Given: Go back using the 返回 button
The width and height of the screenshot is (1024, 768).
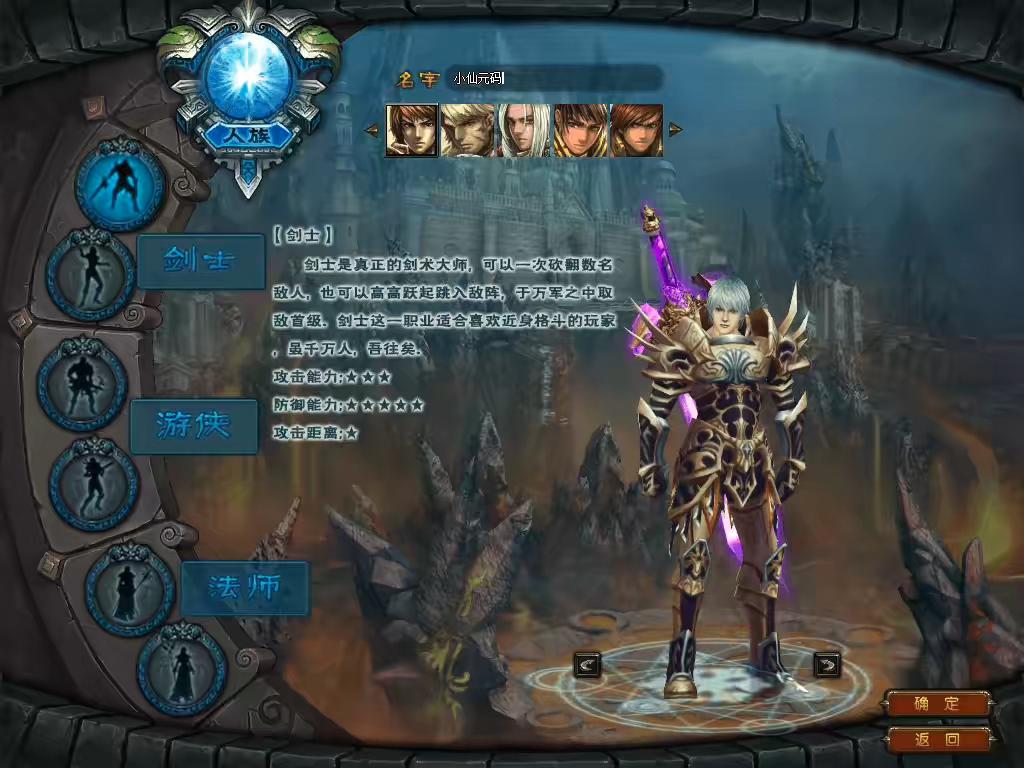Looking at the screenshot, I should (x=936, y=740).
